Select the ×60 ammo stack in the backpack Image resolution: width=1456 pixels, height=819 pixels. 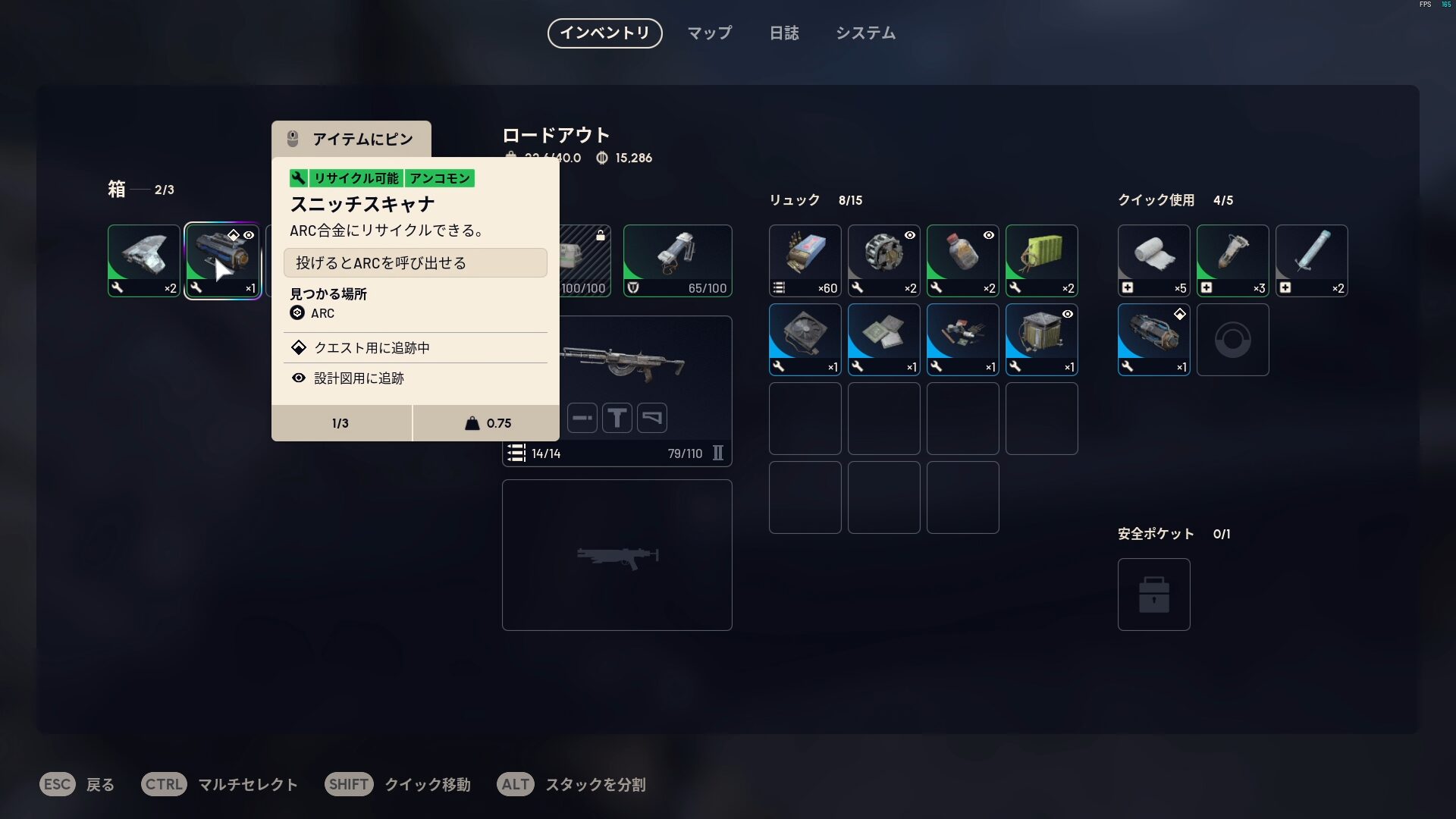tap(805, 260)
